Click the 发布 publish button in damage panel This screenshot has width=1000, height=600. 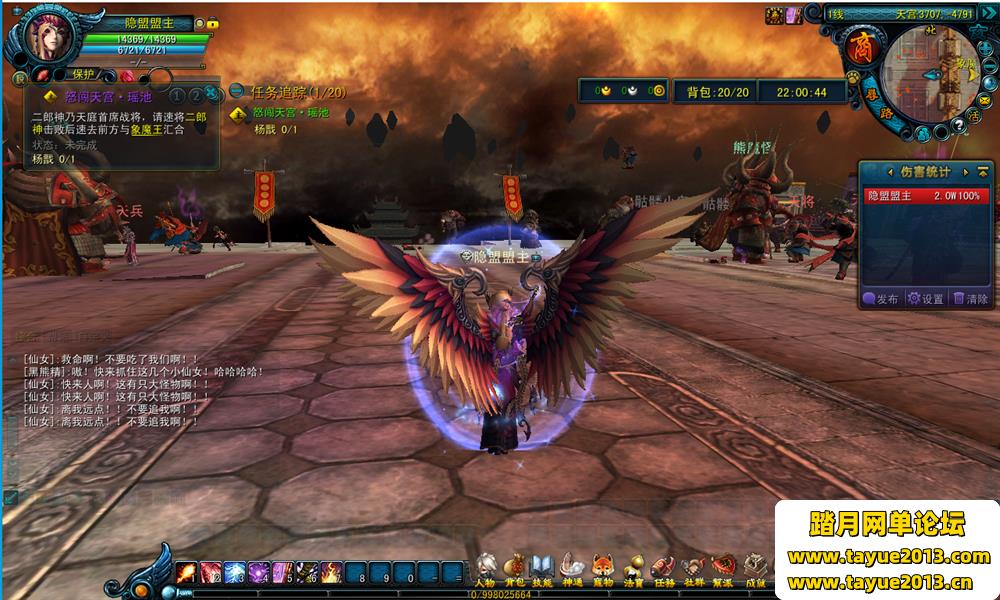pyautogui.click(x=881, y=298)
